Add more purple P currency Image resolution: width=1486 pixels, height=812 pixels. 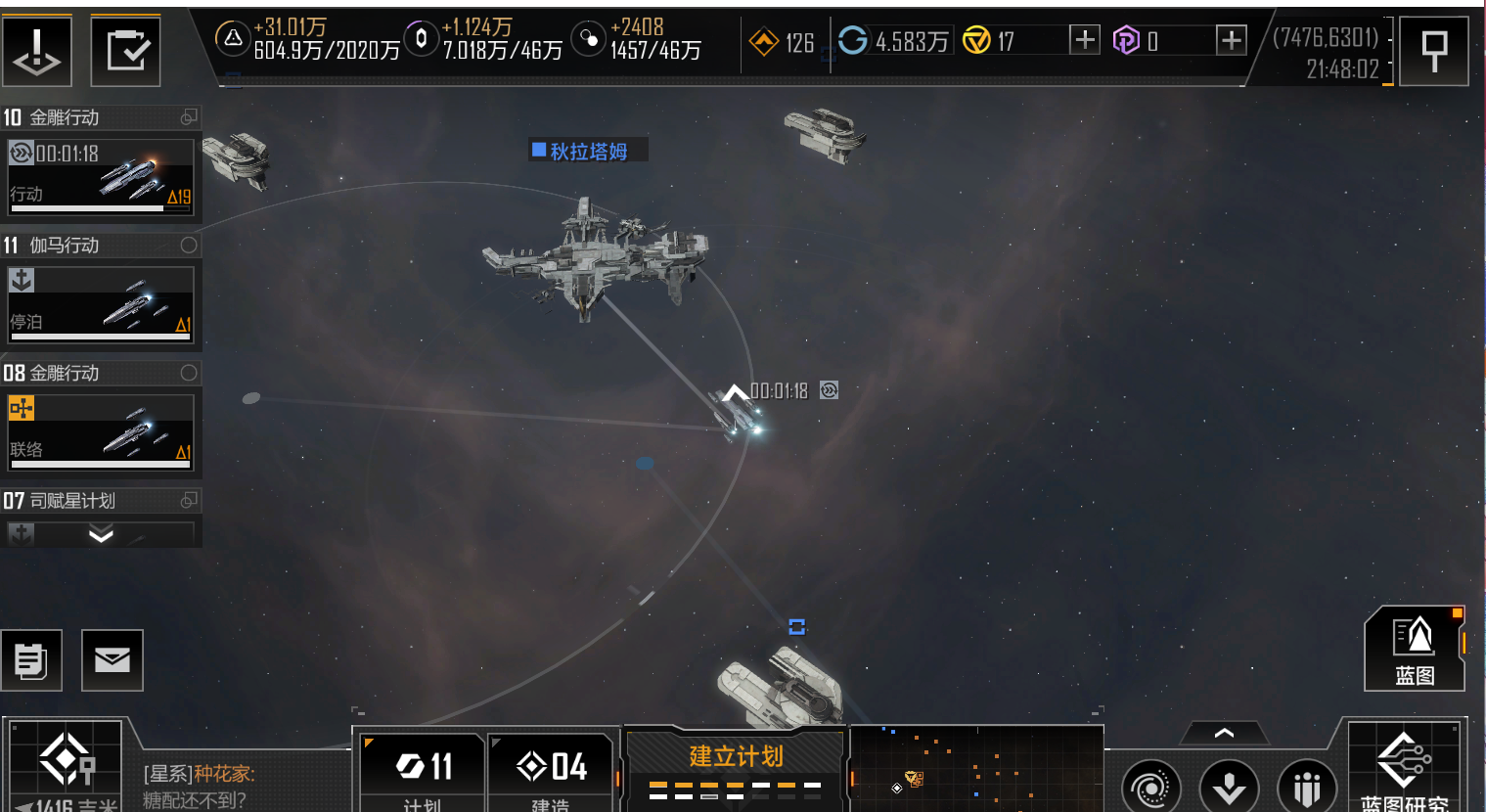coord(1231,40)
